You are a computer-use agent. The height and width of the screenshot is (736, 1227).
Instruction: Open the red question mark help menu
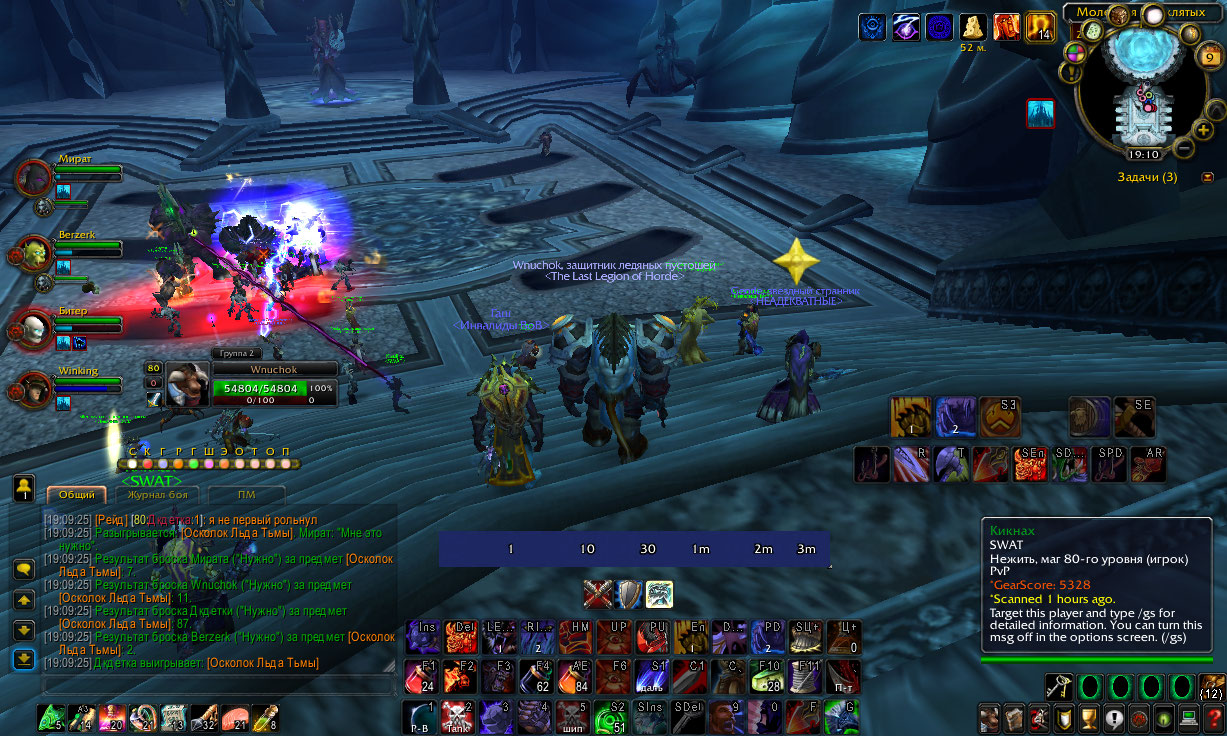tap(1113, 718)
